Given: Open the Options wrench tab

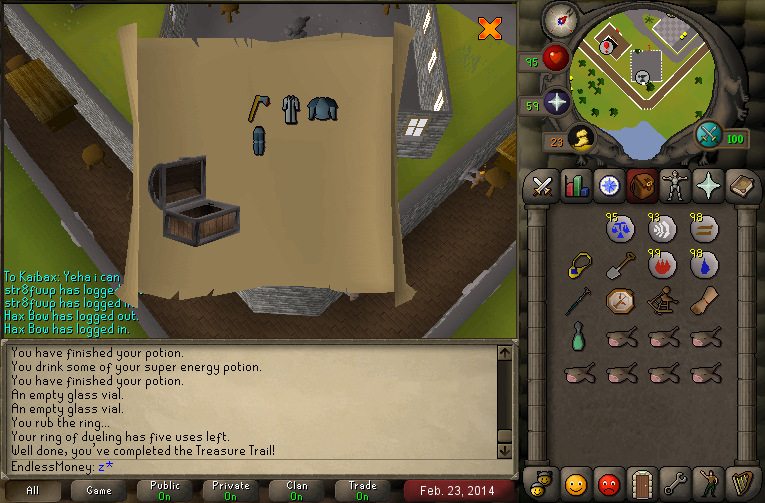Looking at the screenshot, I should pyautogui.click(x=674, y=484).
